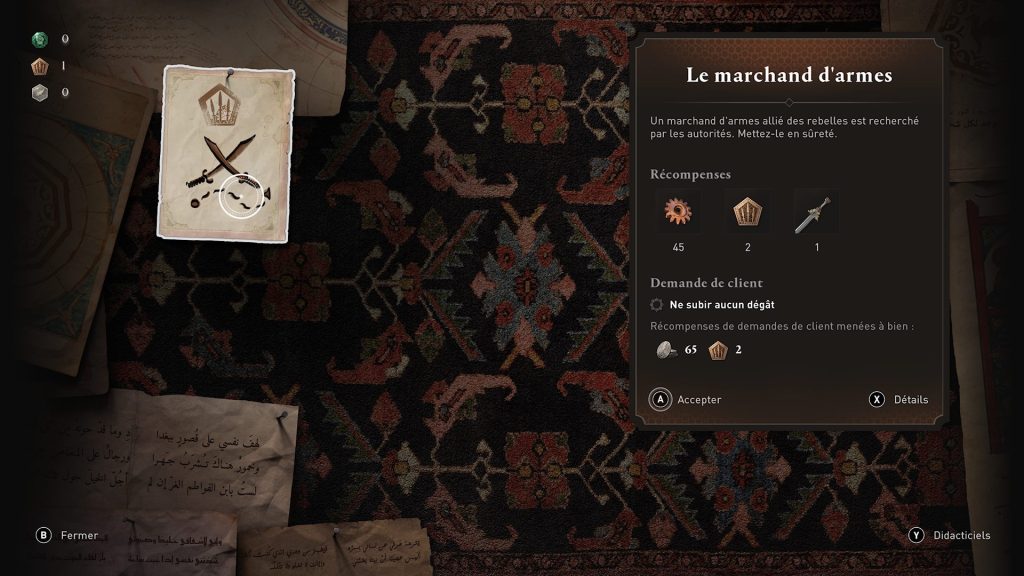
Task: Select the crossed swords contract card
Action: click(x=225, y=153)
